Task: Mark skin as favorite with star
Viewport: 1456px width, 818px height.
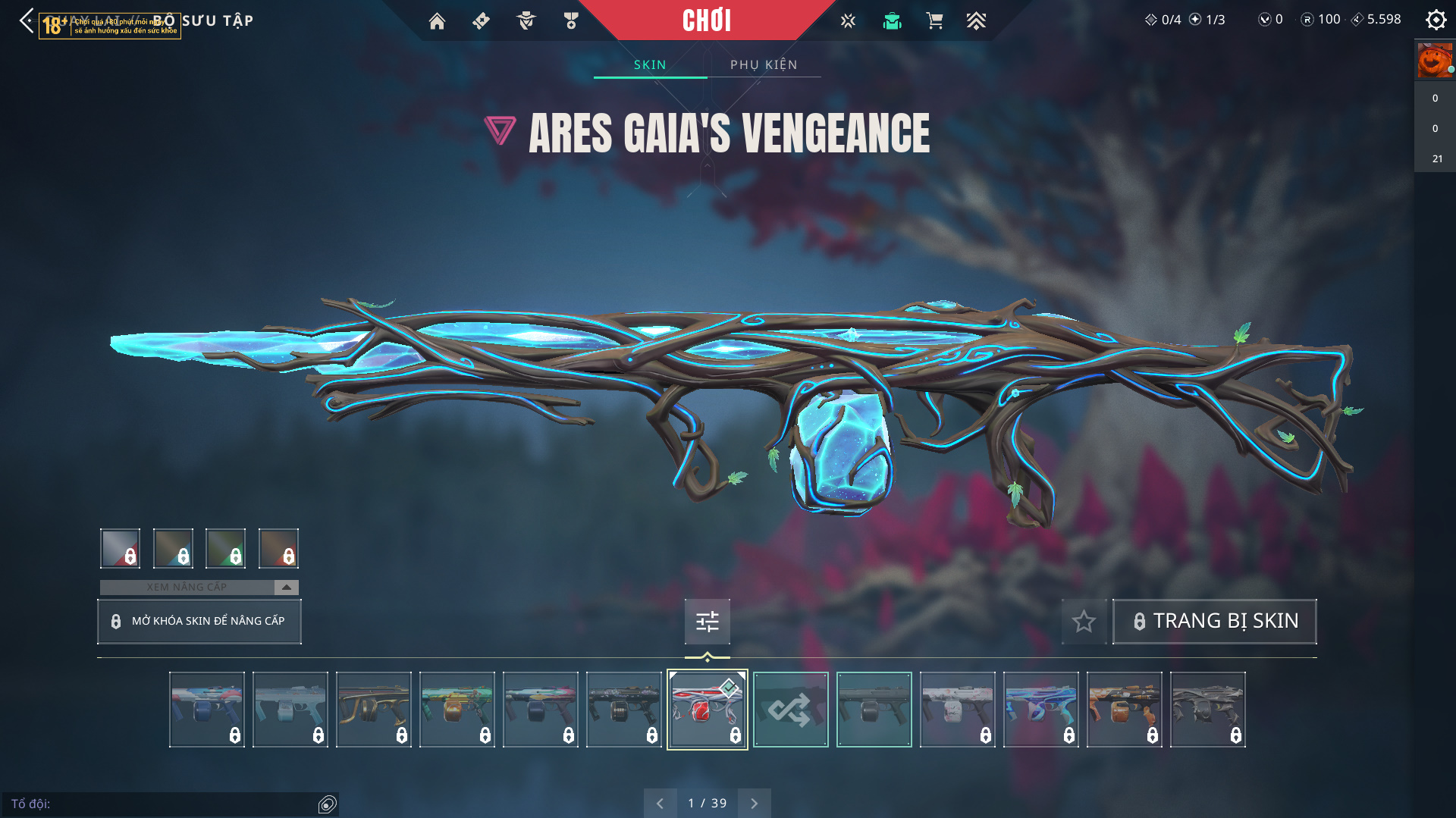Action: [1084, 622]
